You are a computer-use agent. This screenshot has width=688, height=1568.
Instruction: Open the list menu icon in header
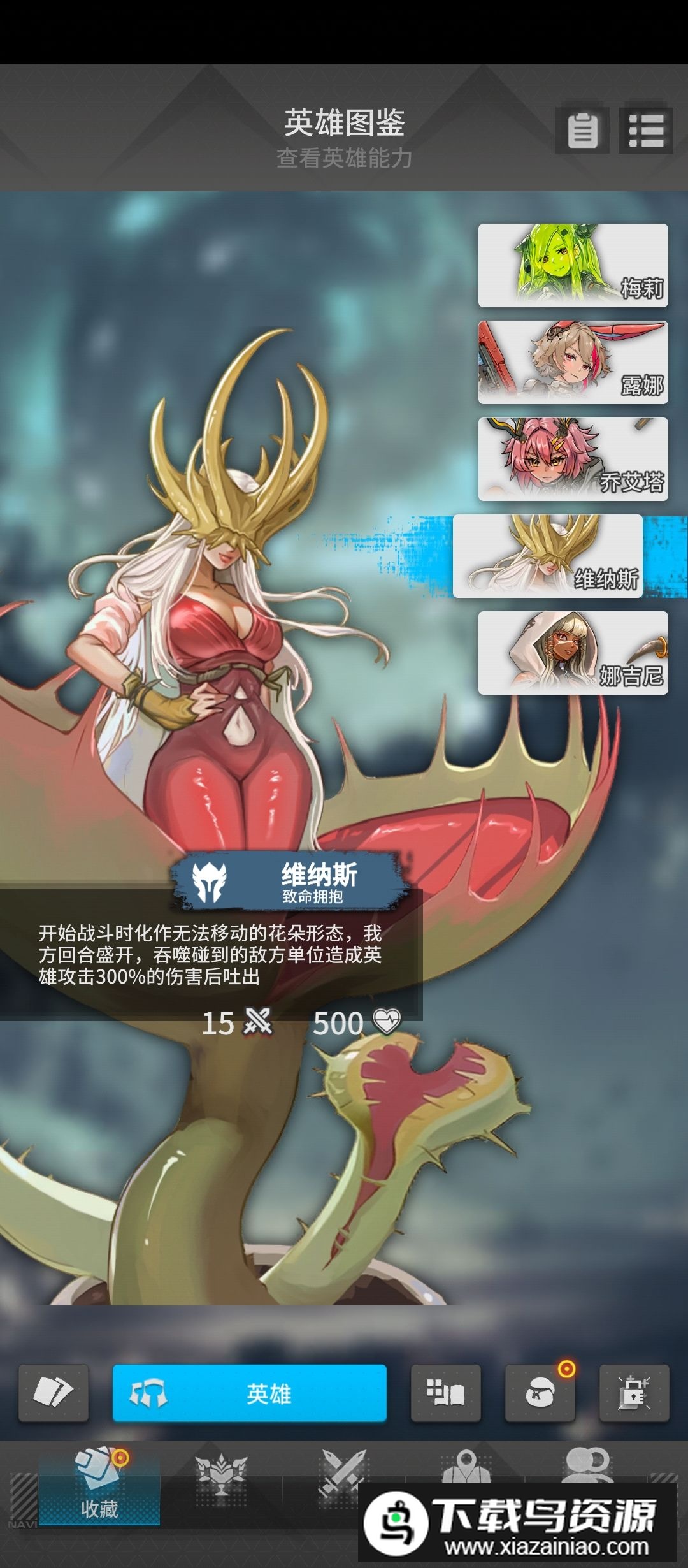646,131
